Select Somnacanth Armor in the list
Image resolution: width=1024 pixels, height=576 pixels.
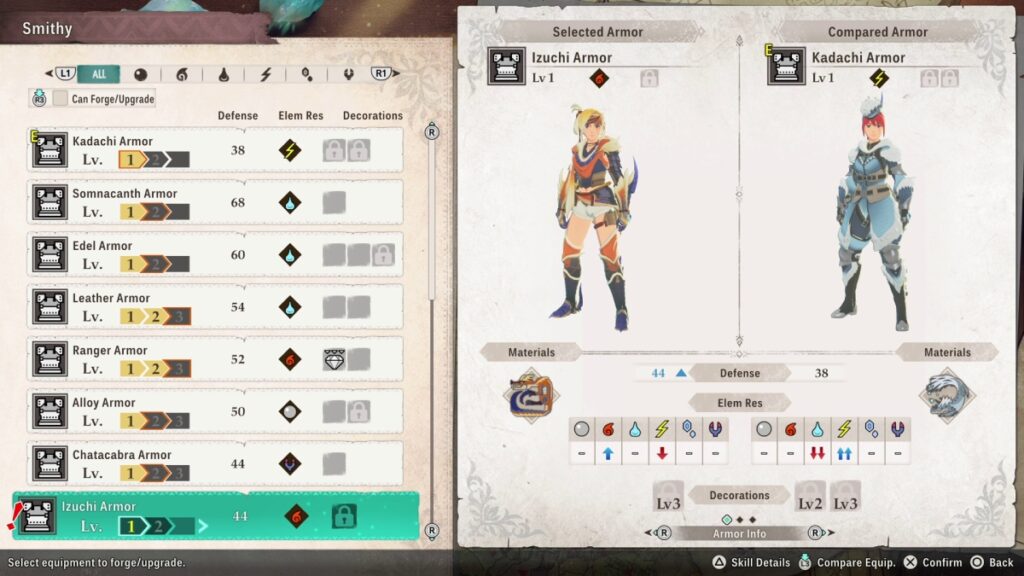[215, 202]
